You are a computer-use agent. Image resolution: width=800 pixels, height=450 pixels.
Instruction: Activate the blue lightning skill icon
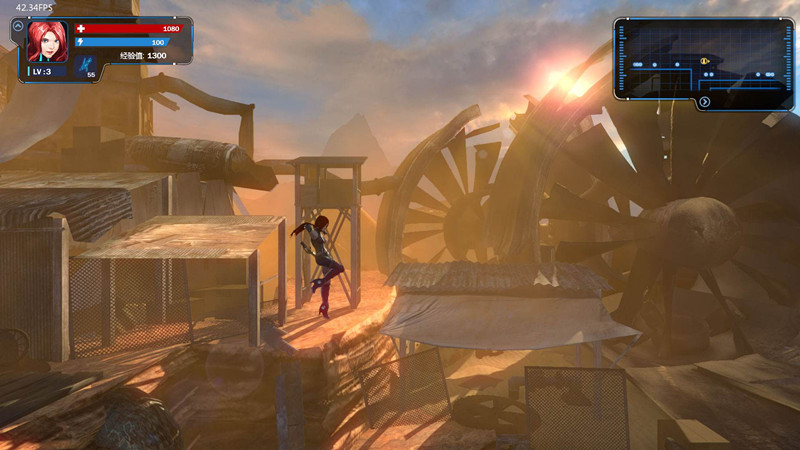coord(89,63)
